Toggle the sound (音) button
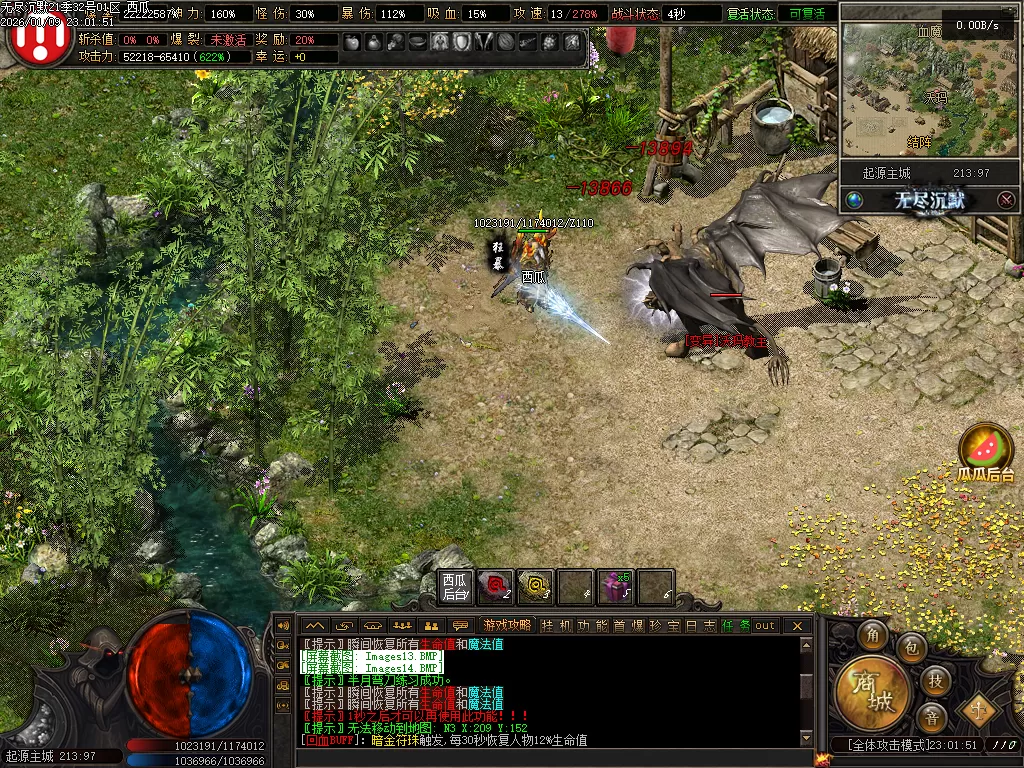Viewport: 1024px width, 768px height. point(932,717)
